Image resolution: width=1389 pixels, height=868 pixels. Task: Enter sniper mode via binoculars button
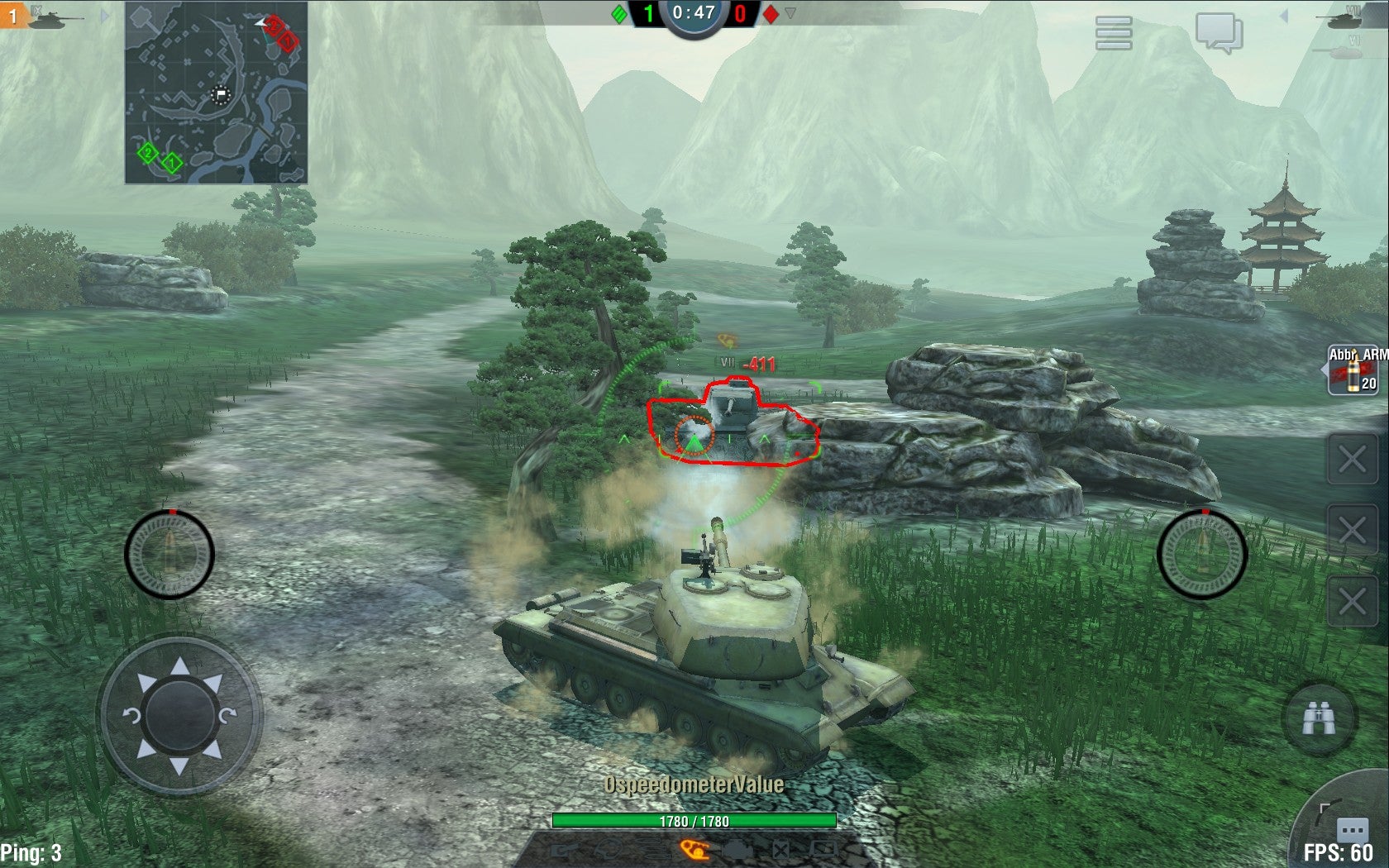tap(1319, 718)
